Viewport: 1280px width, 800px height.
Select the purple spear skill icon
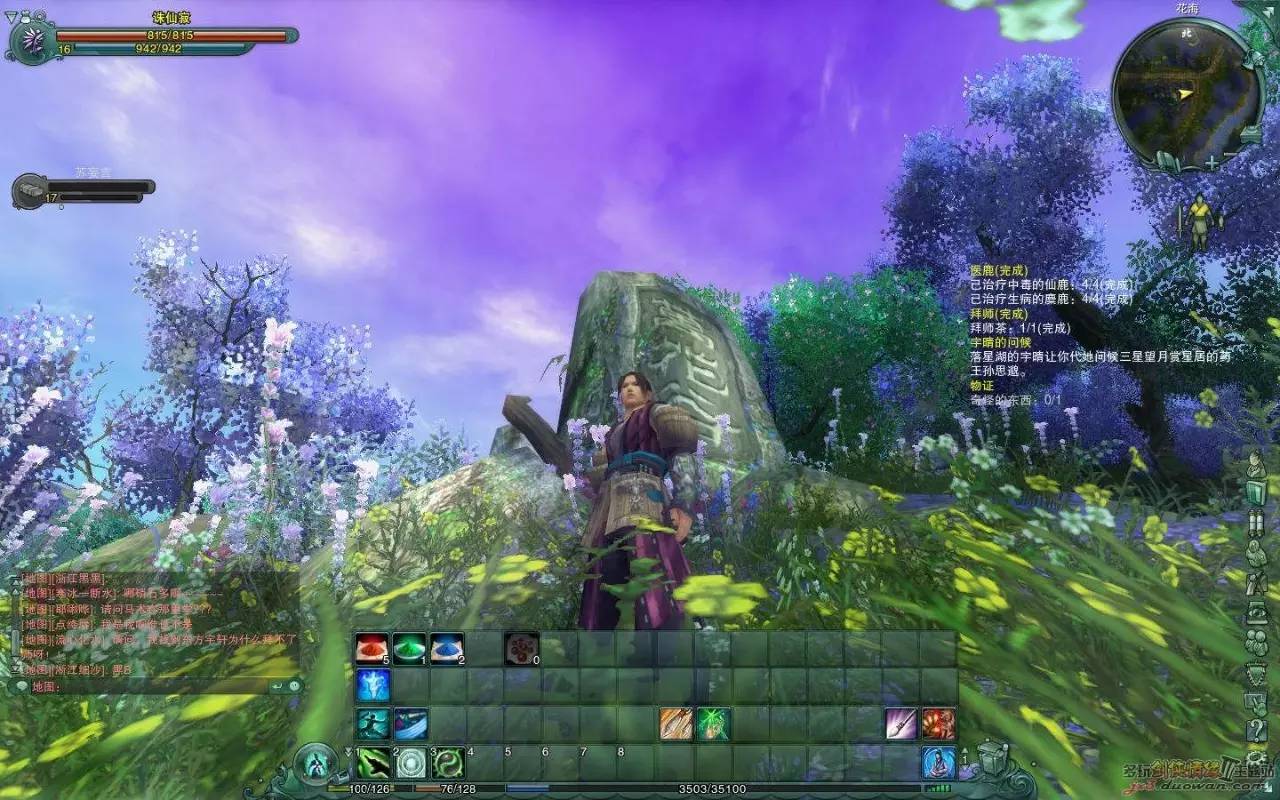tap(901, 724)
